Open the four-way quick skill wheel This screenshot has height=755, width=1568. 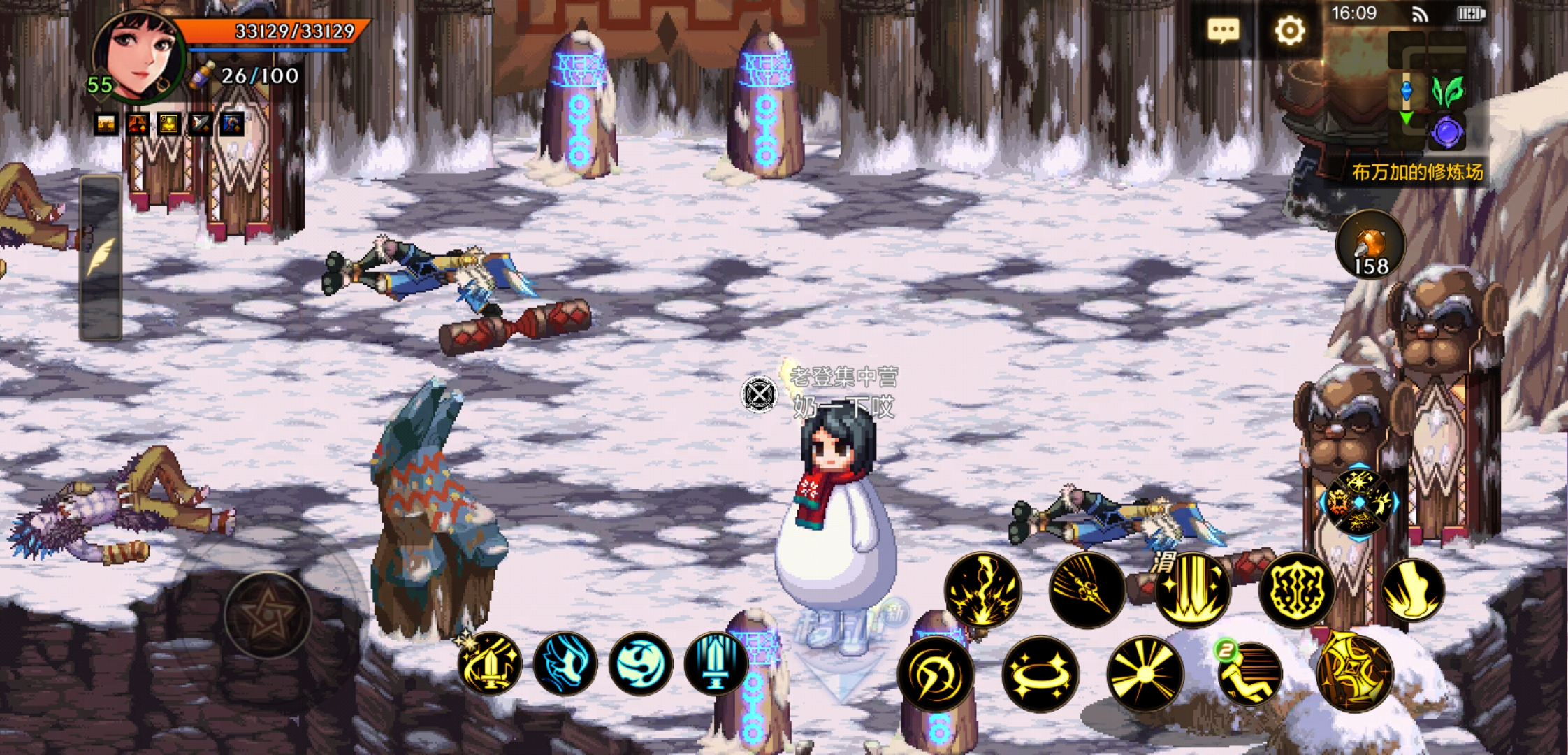click(x=1359, y=502)
